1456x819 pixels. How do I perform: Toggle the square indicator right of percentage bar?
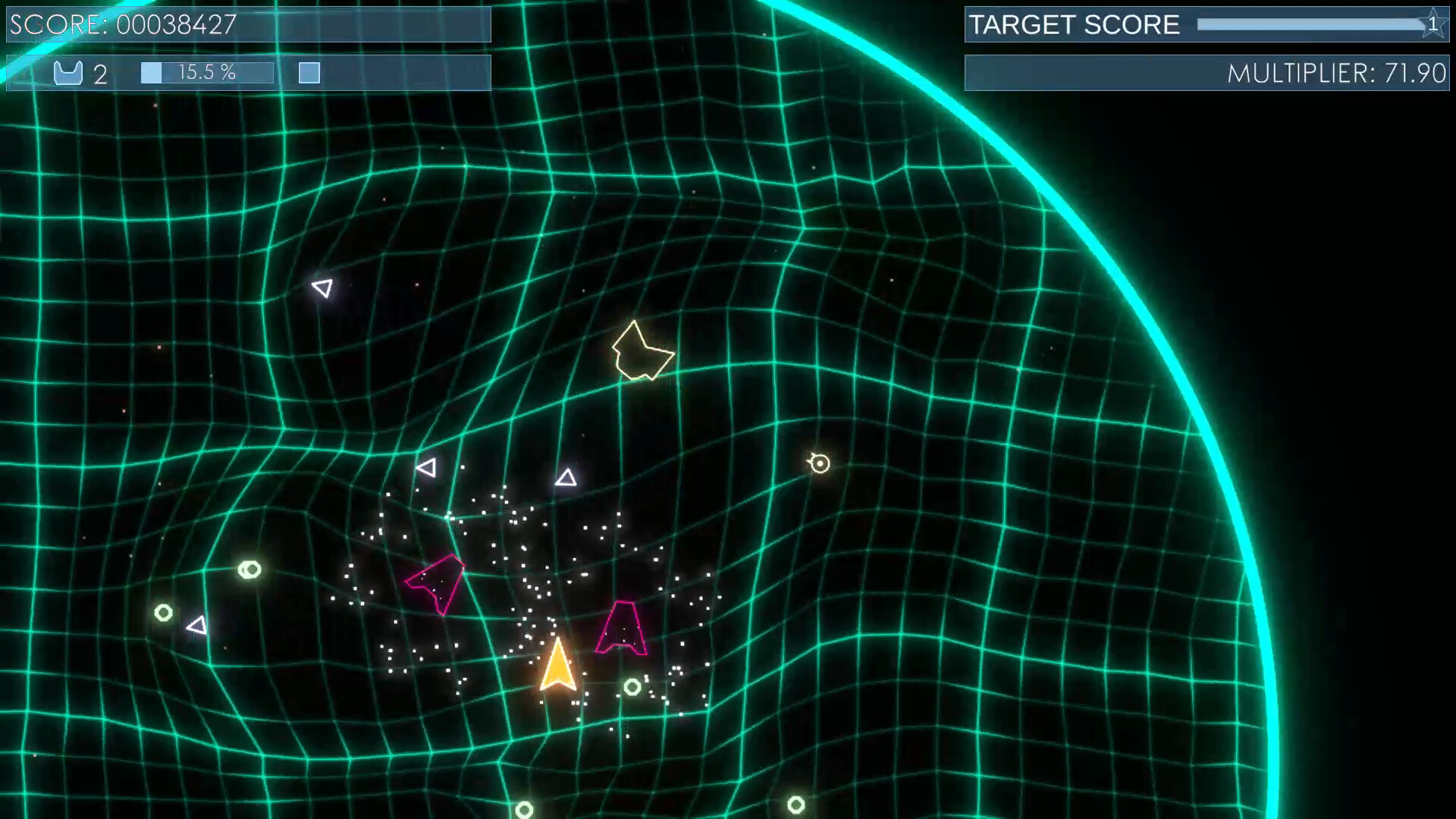coord(308,73)
